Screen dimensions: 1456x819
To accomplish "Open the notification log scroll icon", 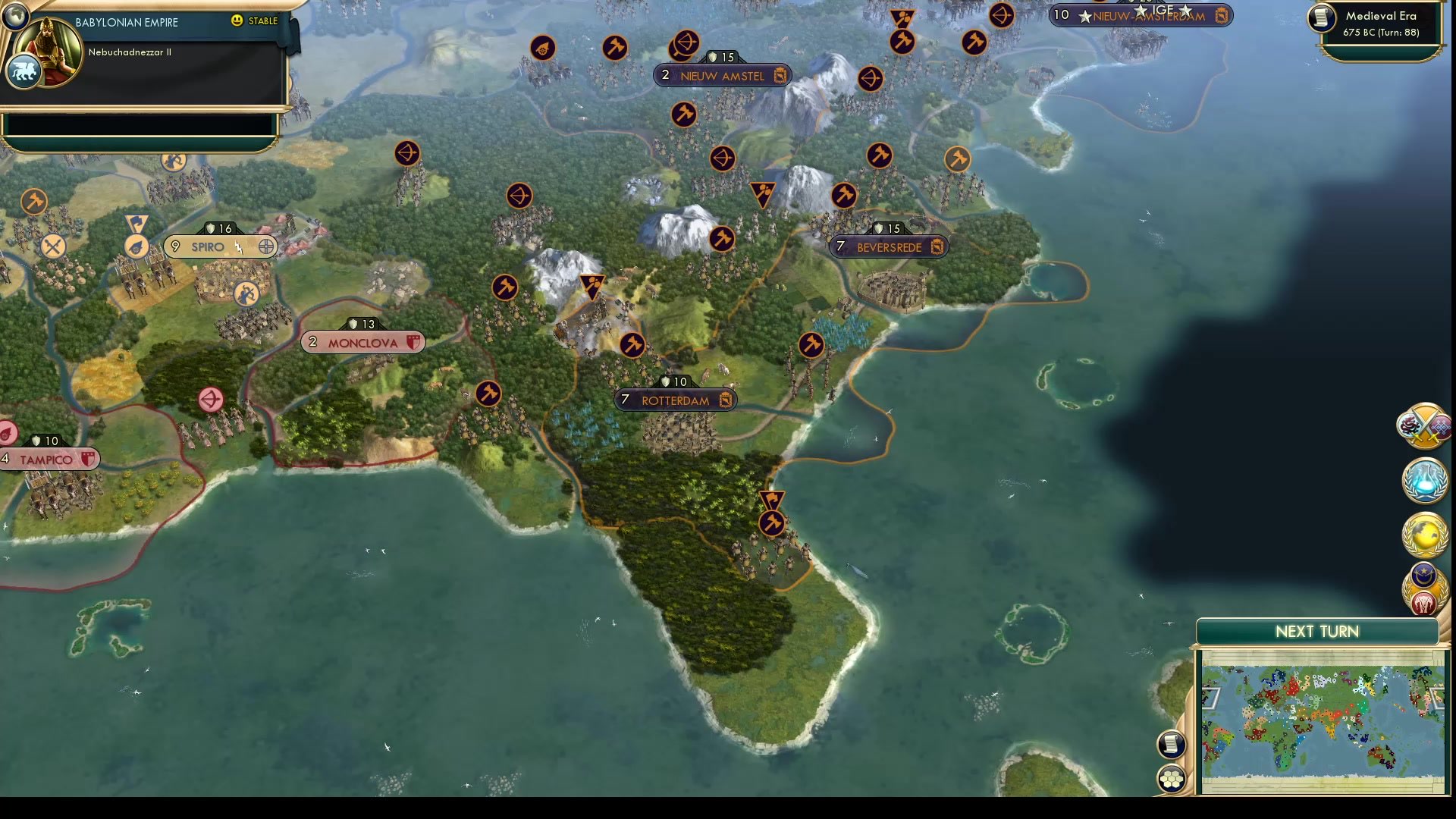I will tap(1170, 744).
